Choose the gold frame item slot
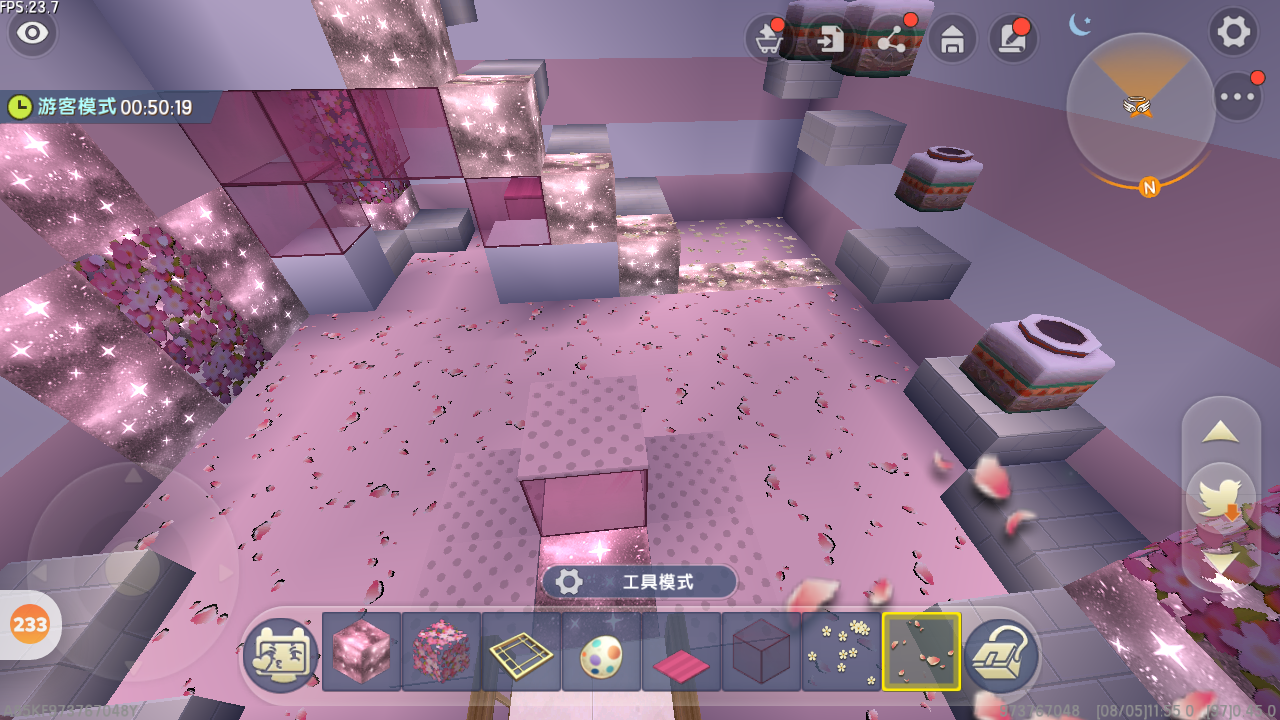The image size is (1280, 720). click(x=521, y=653)
